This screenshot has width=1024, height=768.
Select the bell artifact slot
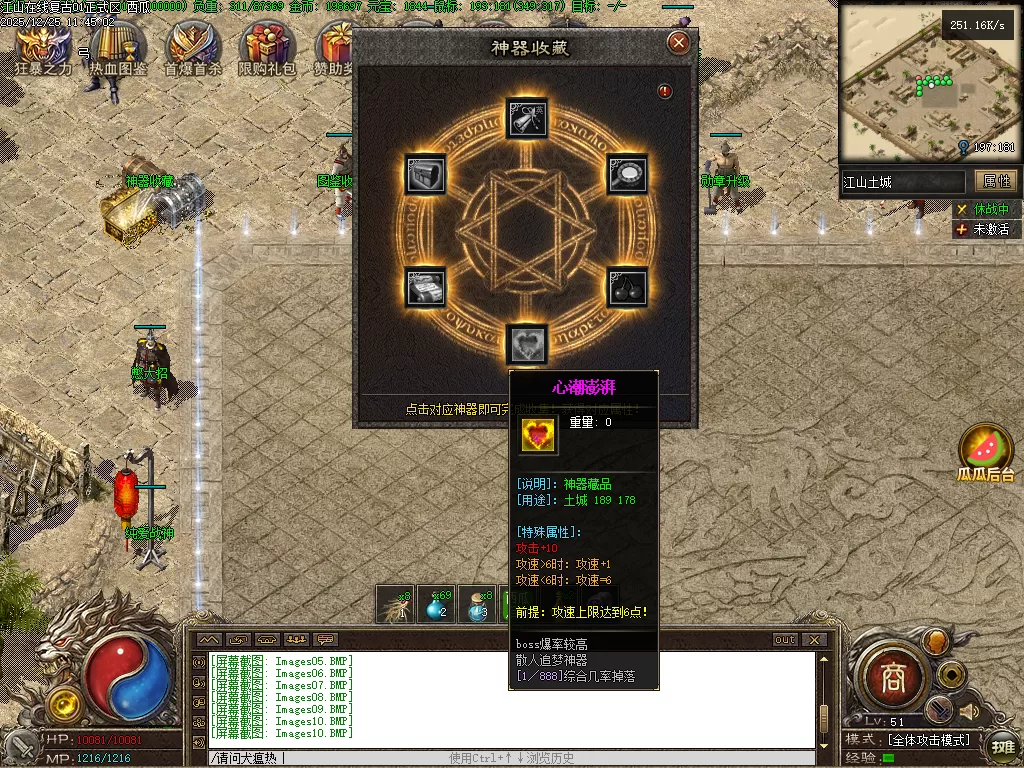click(526, 117)
